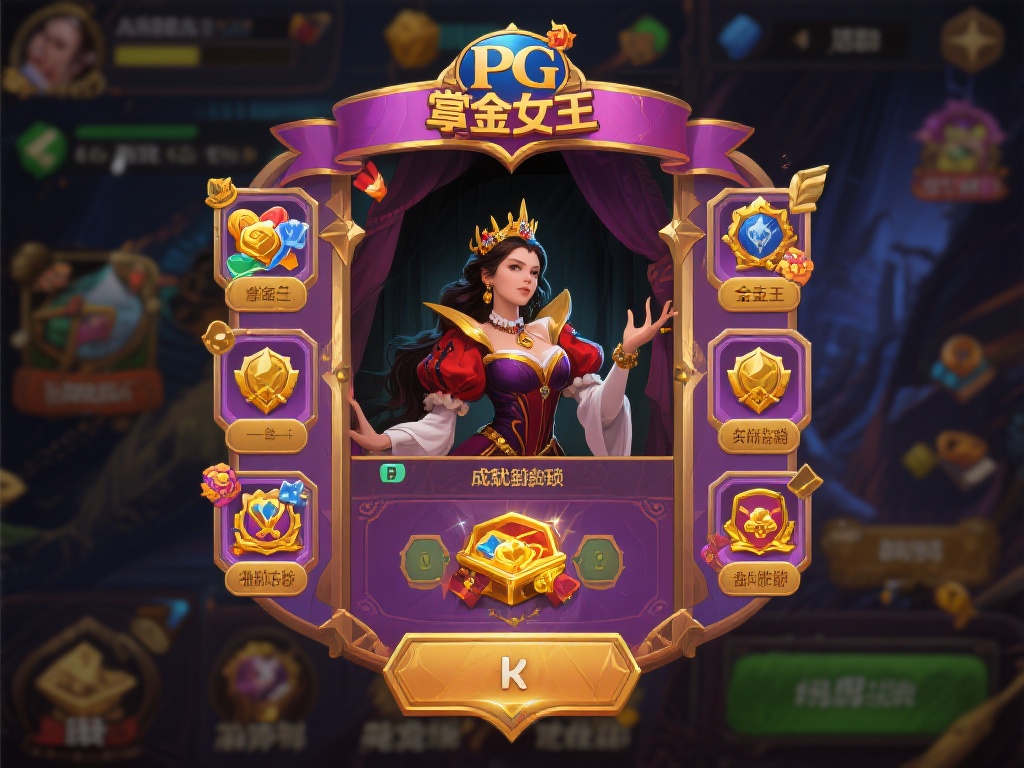Click the large blurred green button

point(856,694)
